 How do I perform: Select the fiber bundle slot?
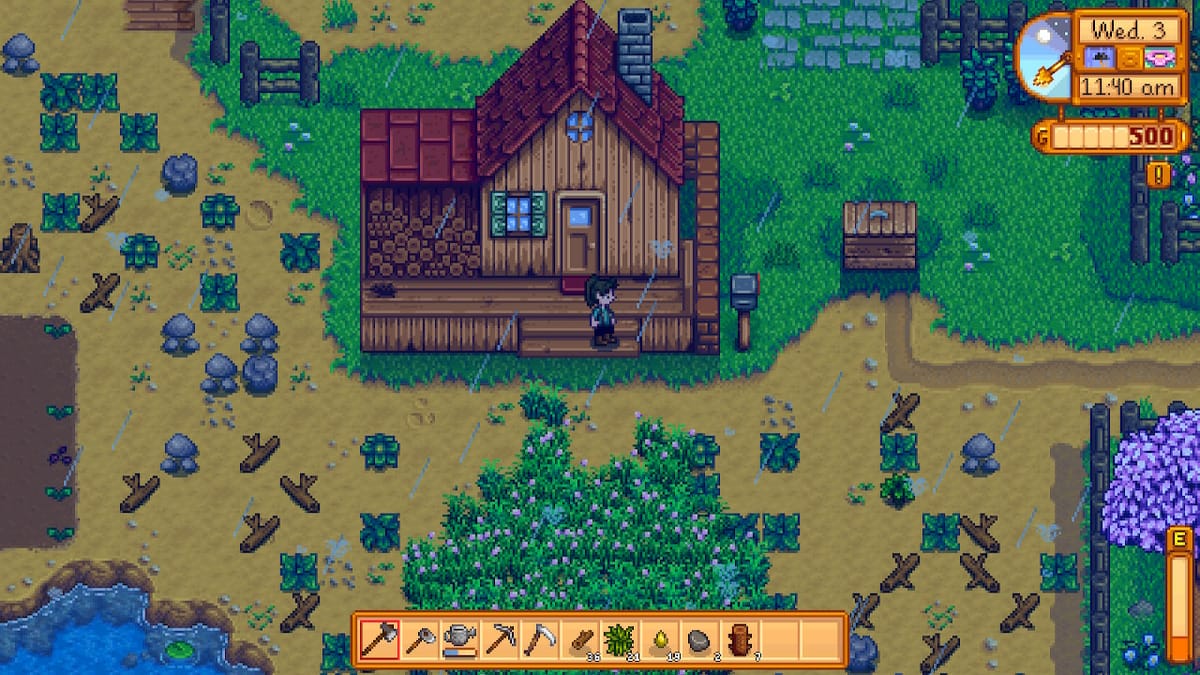click(619, 639)
